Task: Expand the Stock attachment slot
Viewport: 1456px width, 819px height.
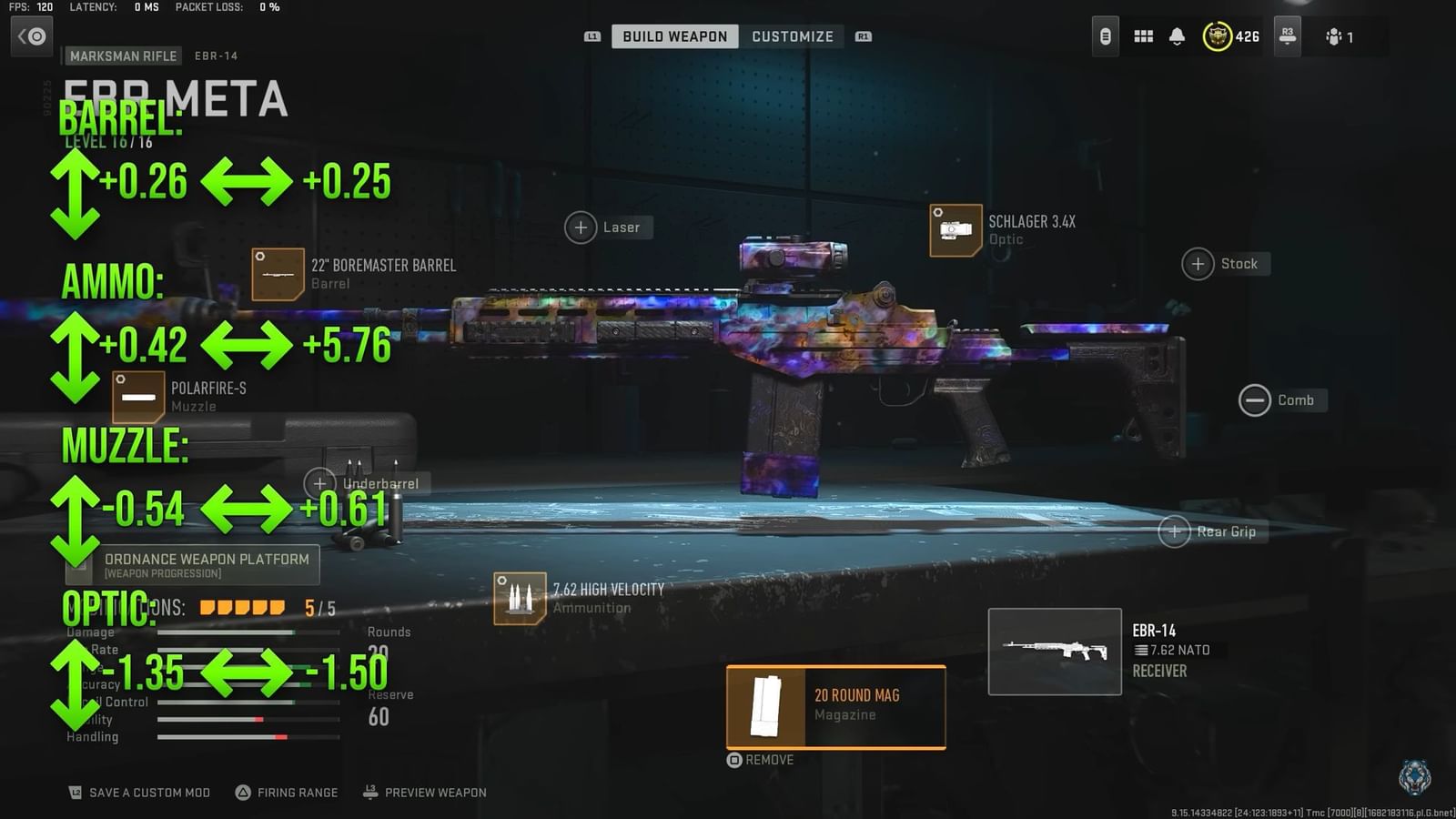Action: pos(1198,263)
